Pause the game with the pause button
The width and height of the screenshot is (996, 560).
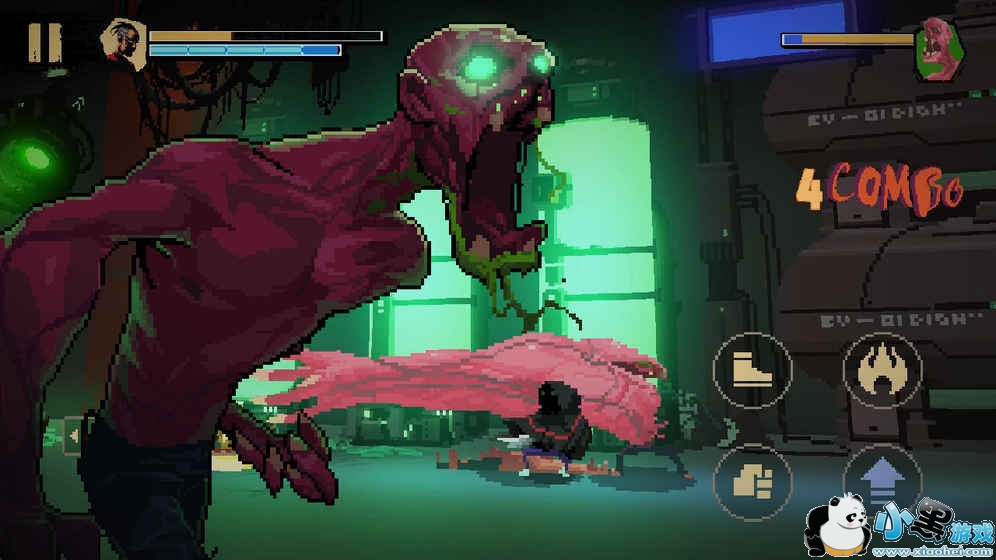pos(44,41)
